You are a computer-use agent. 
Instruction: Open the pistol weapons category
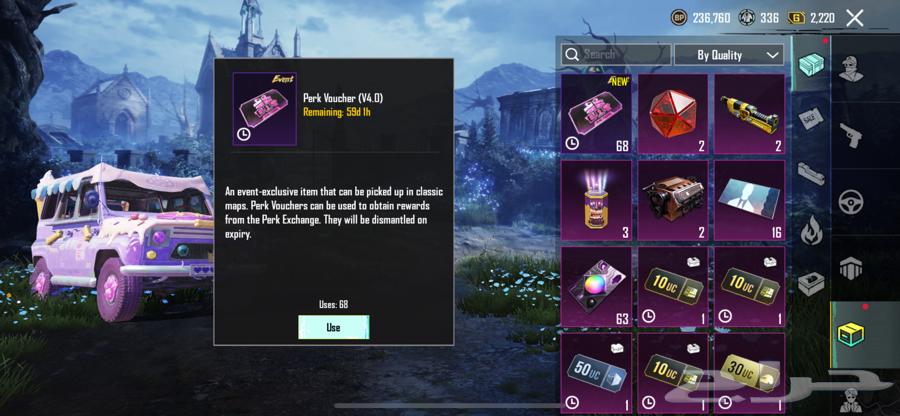tap(852, 135)
